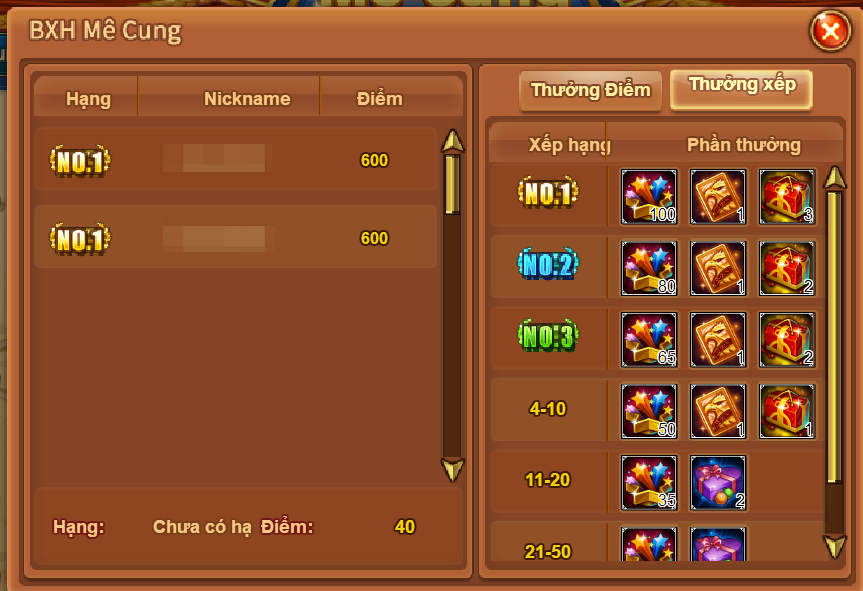Switch to the Thưởng Điểm tab
The width and height of the screenshot is (863, 591).
[x=591, y=91]
